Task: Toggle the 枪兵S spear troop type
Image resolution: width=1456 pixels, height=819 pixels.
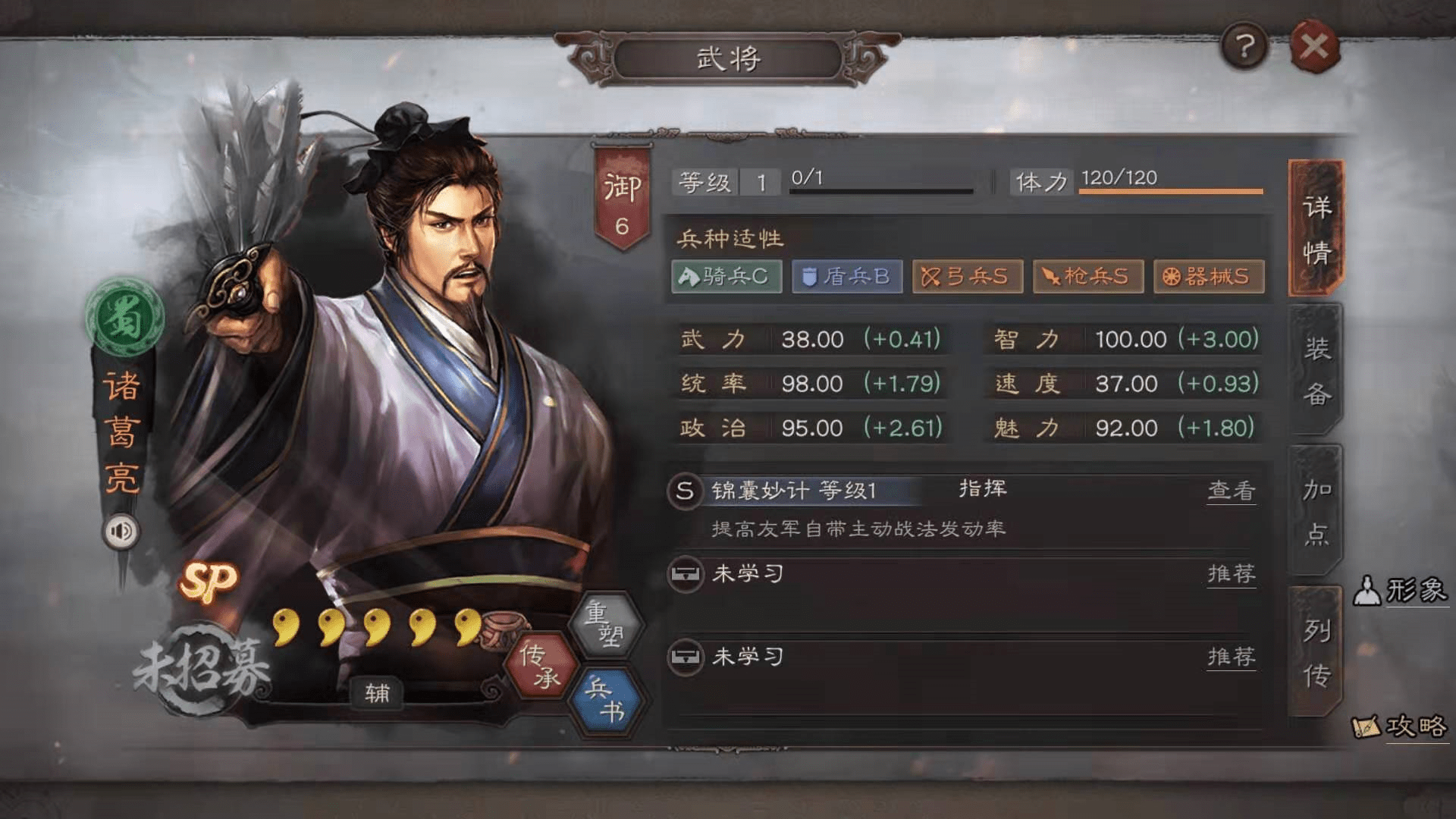Action: [1089, 277]
